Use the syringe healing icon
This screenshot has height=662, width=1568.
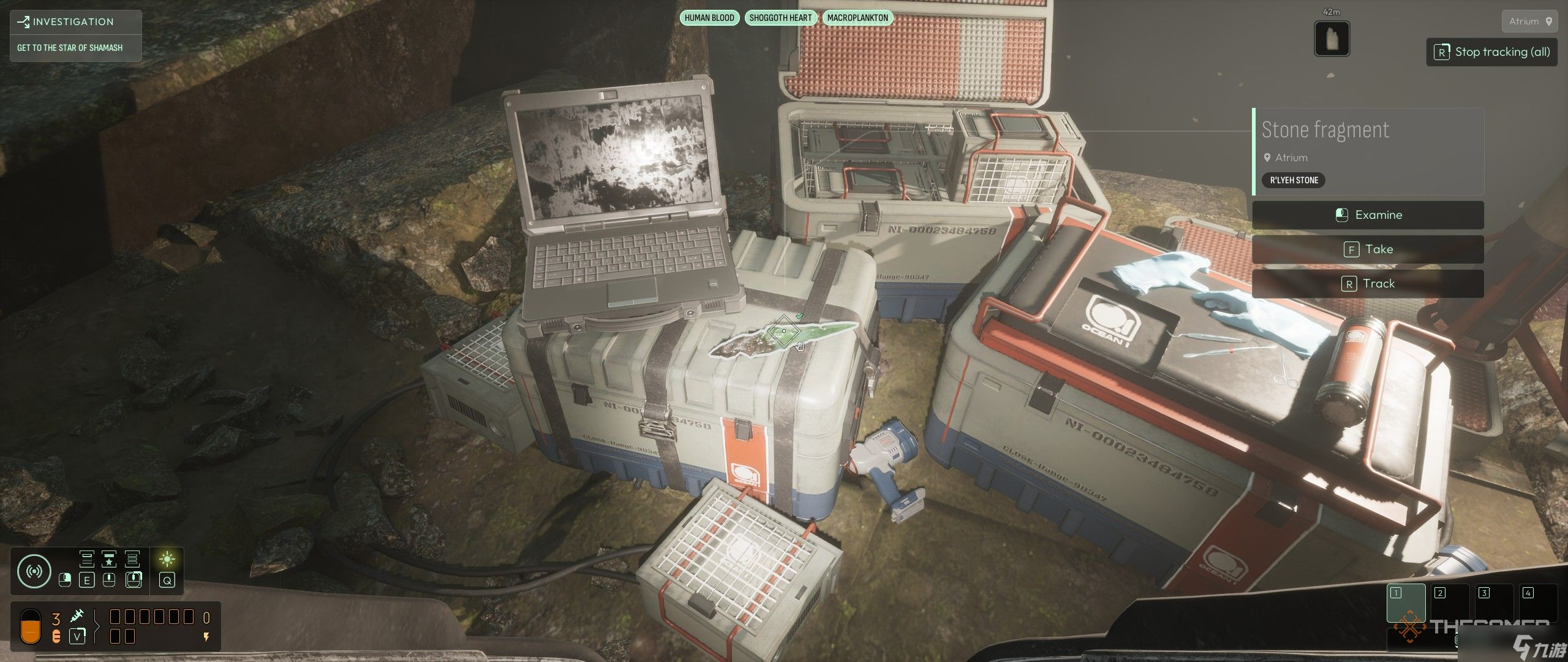pos(77,617)
